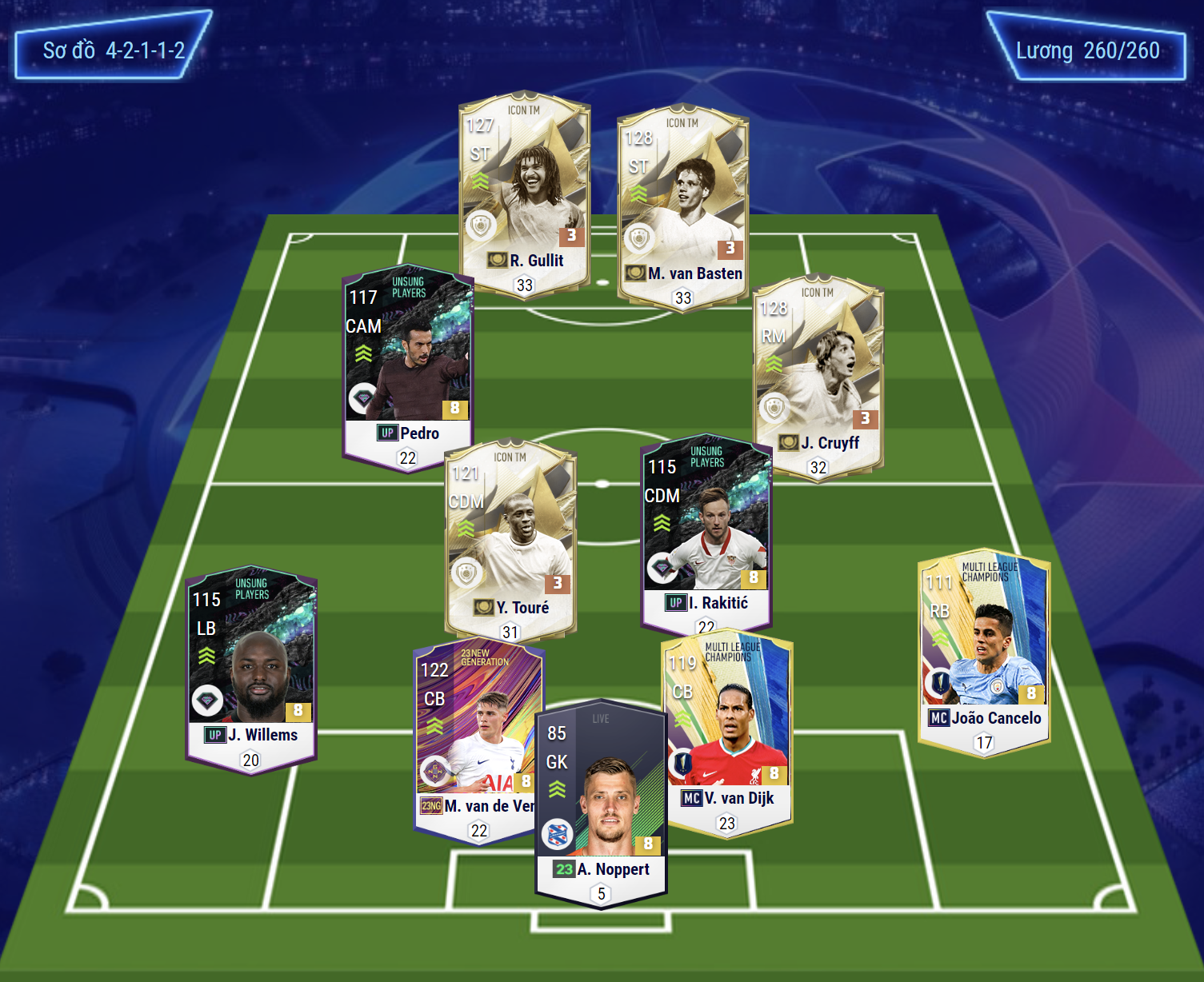This screenshot has width=1204, height=982.
Task: Select J. Cruyff RM card
Action: pos(818,376)
